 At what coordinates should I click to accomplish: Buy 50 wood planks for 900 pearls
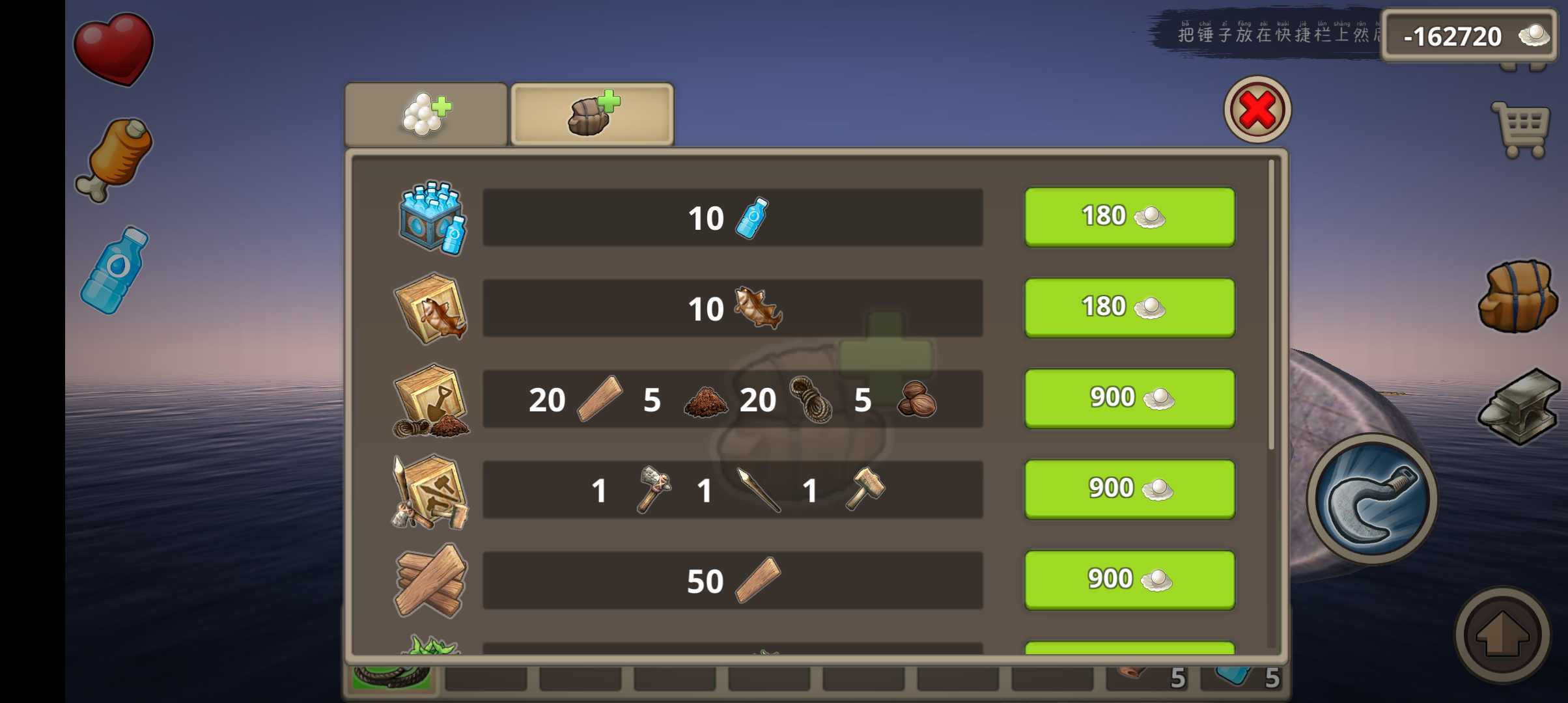pyautogui.click(x=1129, y=580)
